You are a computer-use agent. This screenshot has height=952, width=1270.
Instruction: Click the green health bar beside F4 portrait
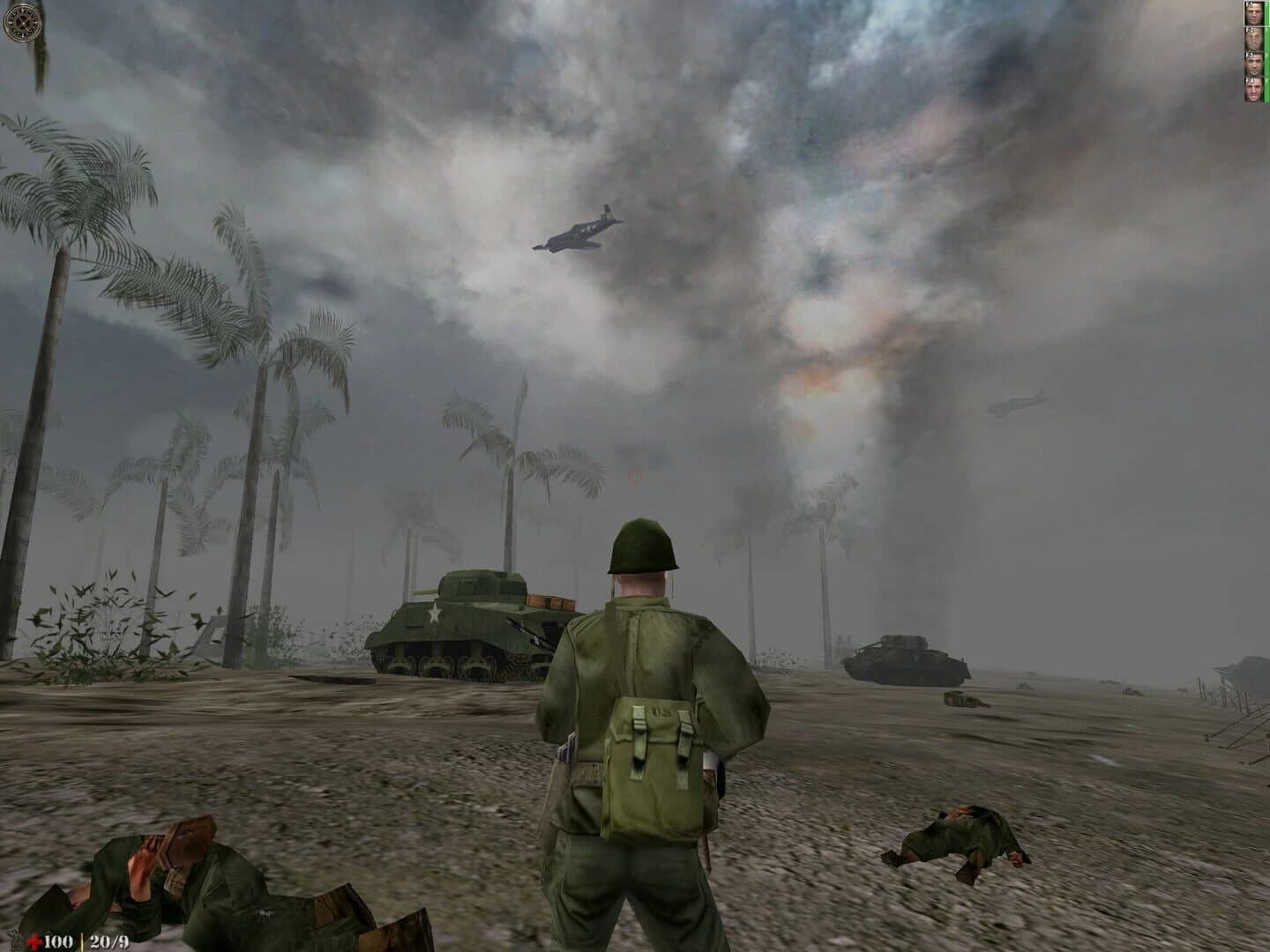click(1267, 89)
